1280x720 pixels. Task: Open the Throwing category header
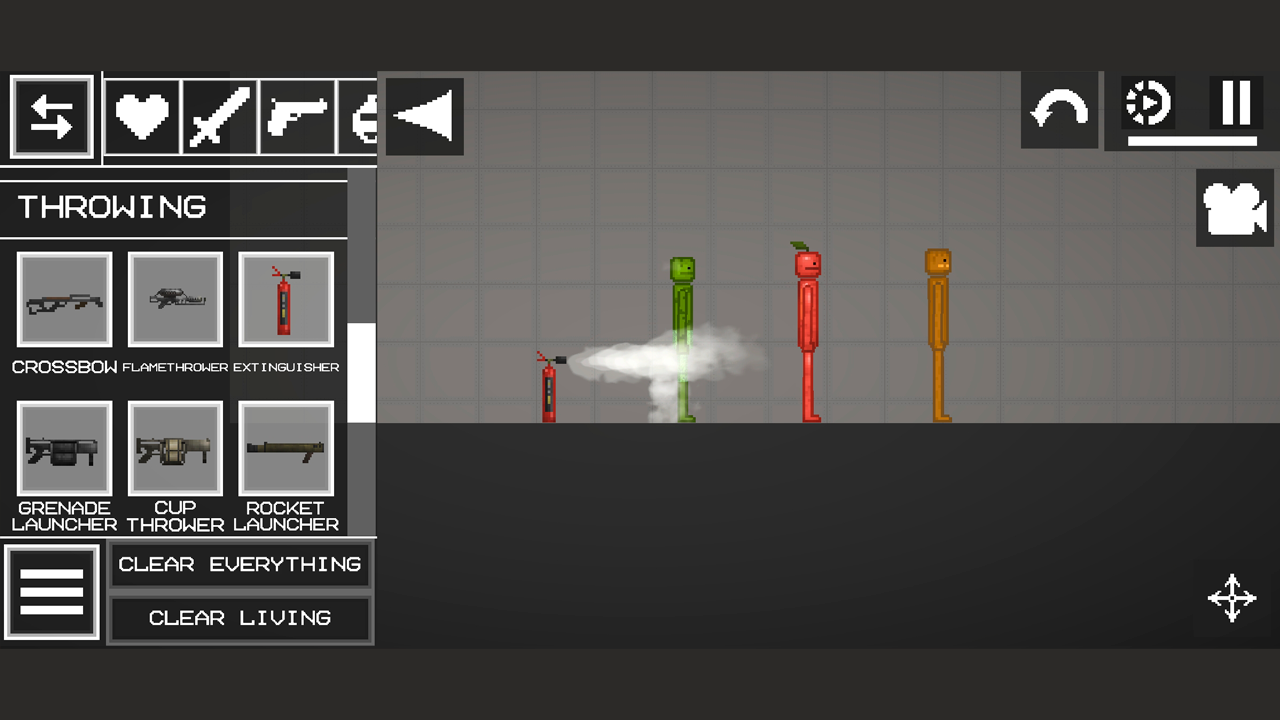(113, 207)
